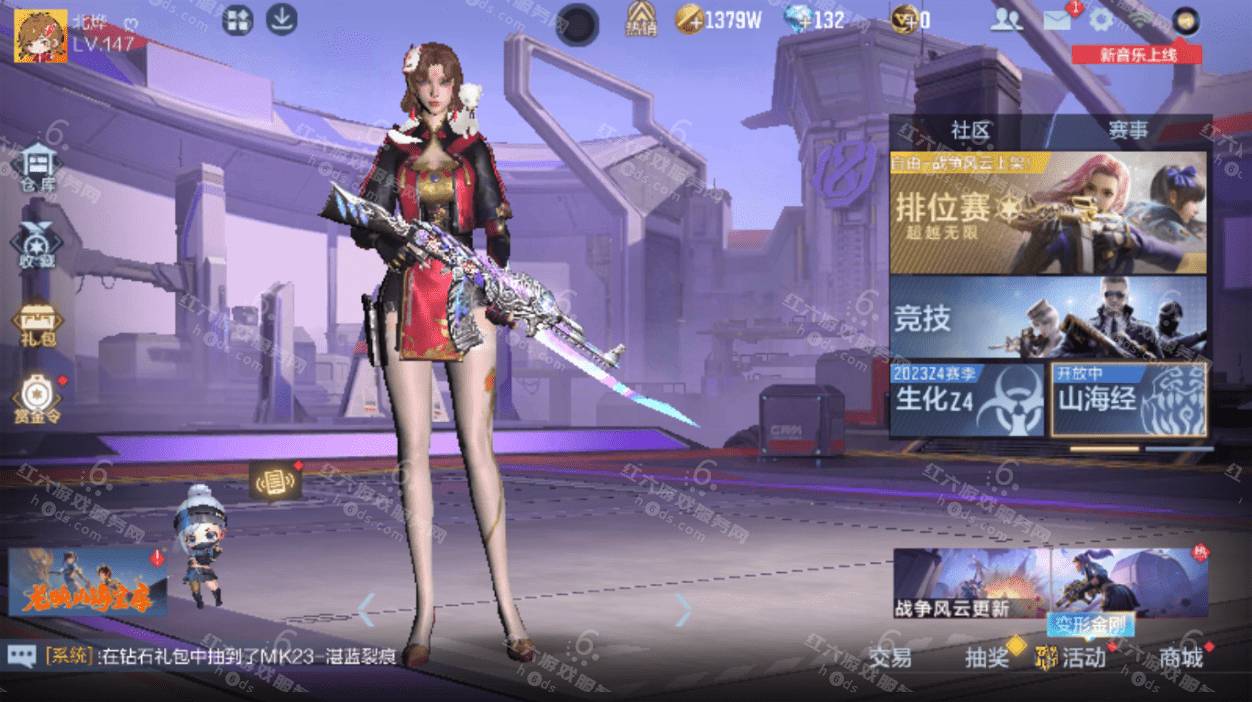The image size is (1252, 702).
Task: Open the 抽奖 lottery menu
Action: (x=986, y=657)
